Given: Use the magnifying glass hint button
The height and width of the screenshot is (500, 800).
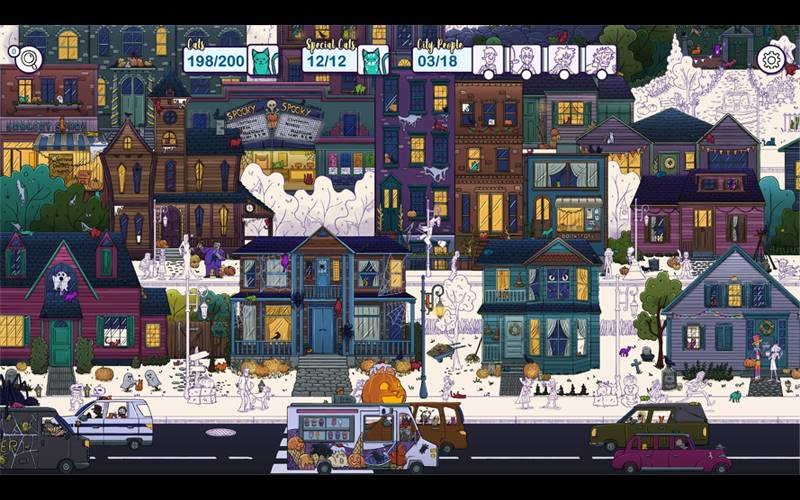Looking at the screenshot, I should coord(27,59).
